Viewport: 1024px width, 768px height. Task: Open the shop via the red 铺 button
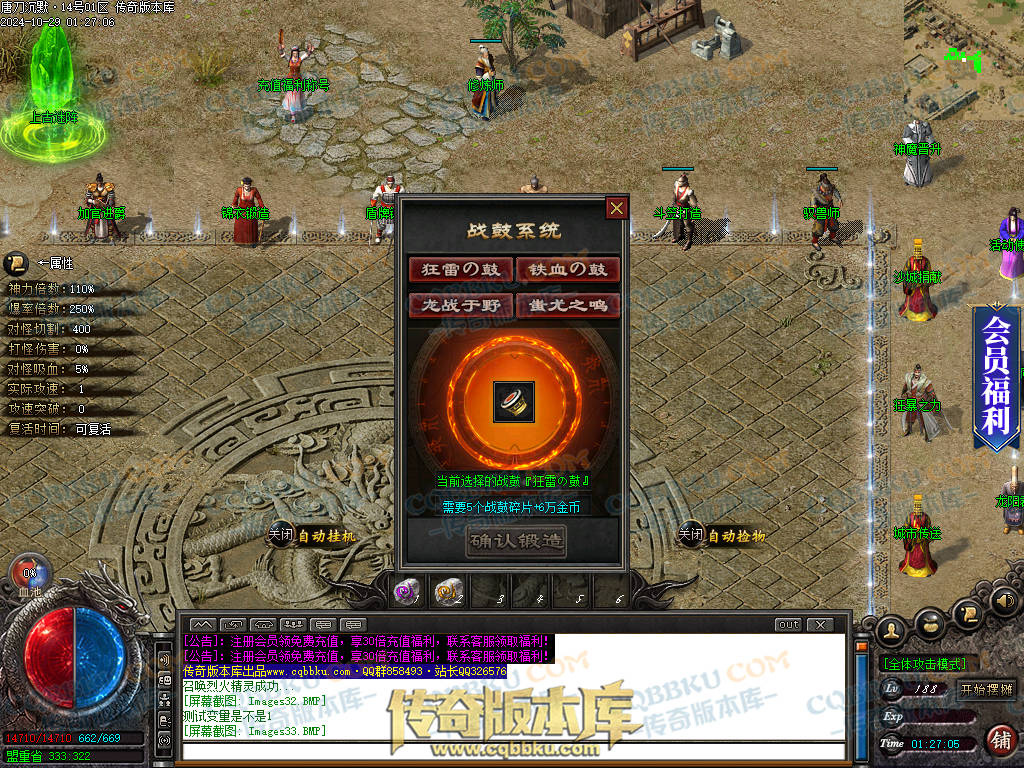999,740
